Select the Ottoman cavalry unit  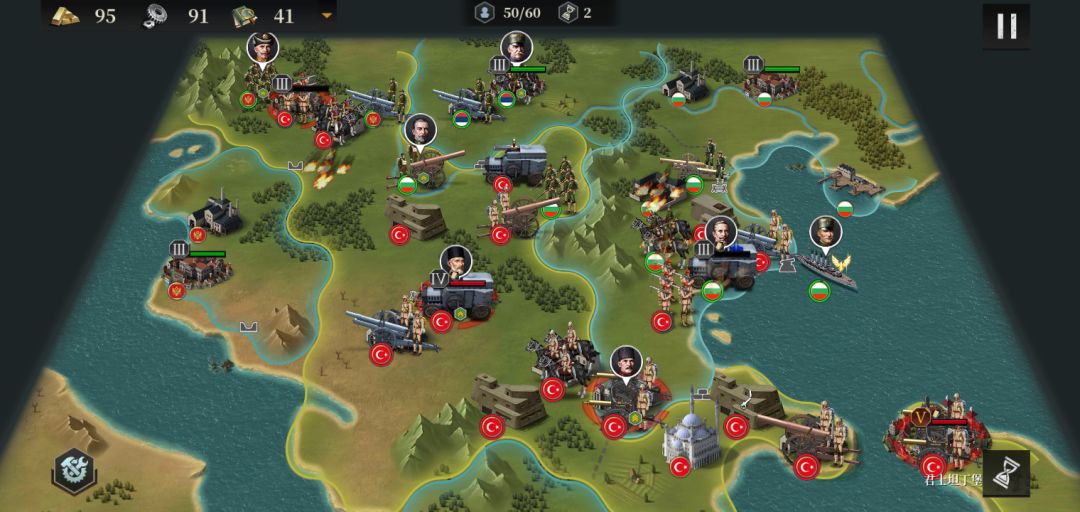[562, 360]
